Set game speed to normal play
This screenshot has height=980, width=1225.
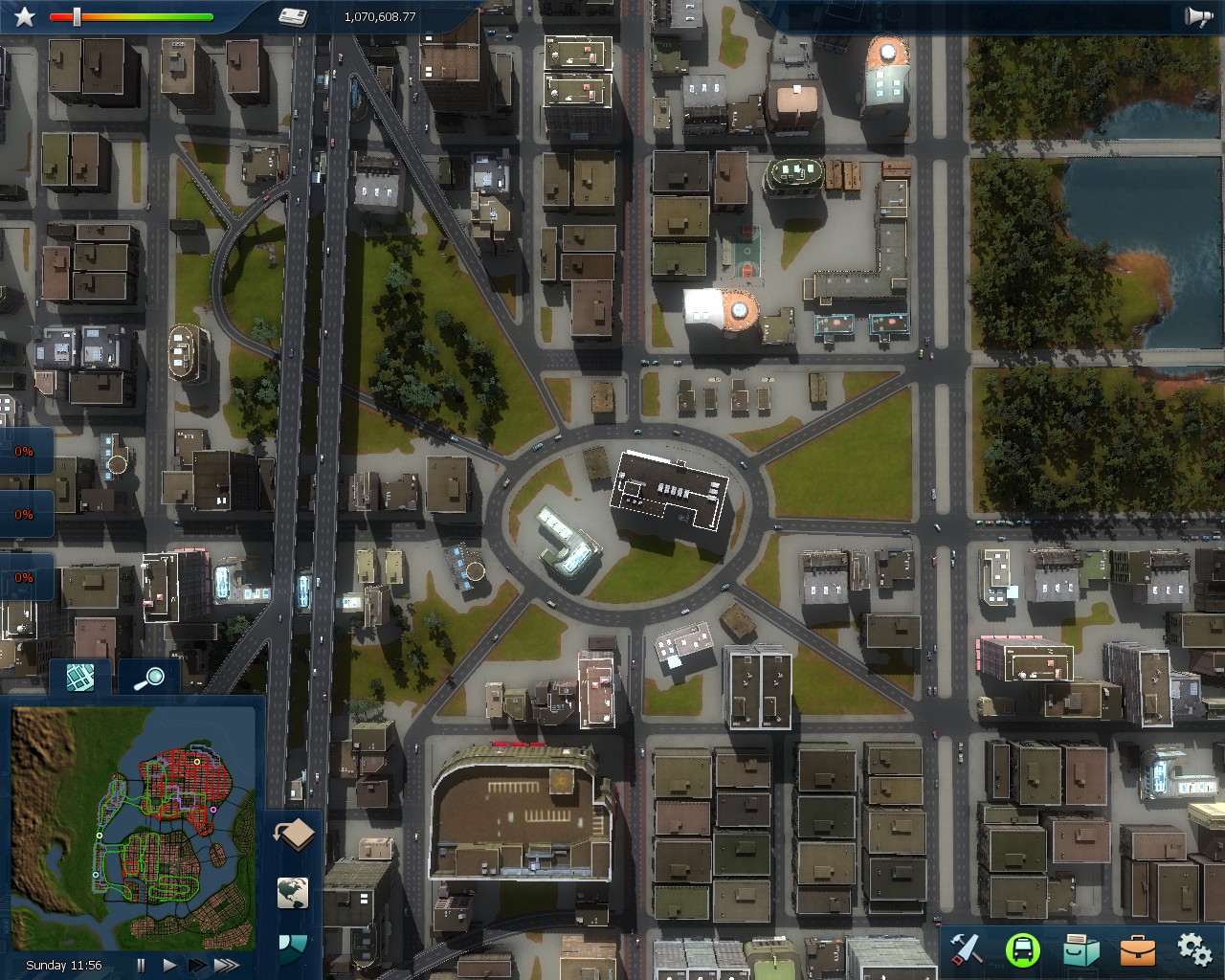tap(169, 966)
